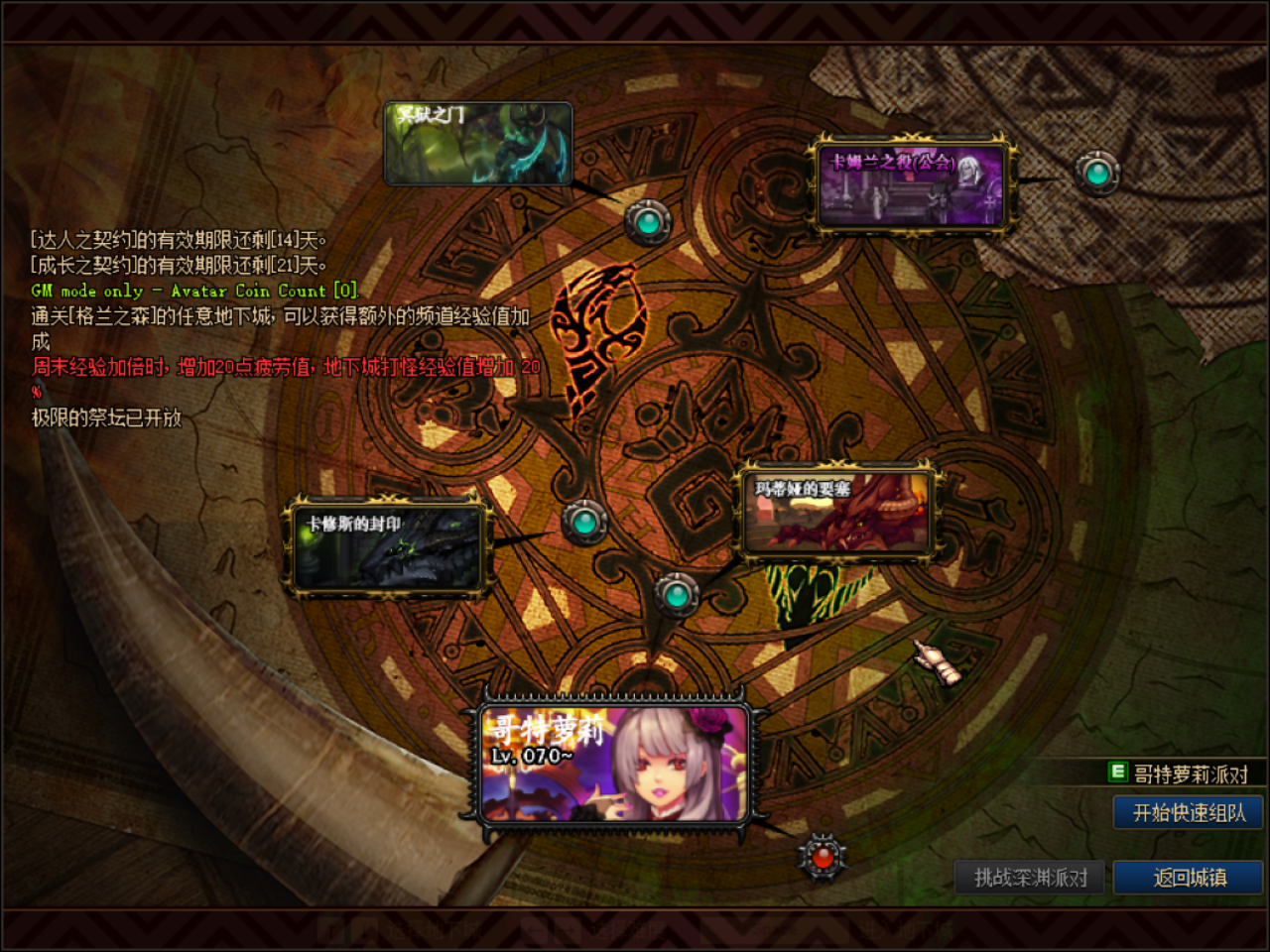The image size is (1270, 952).
Task: Click the 挑战深渊派对 button
Action: pos(1030,878)
